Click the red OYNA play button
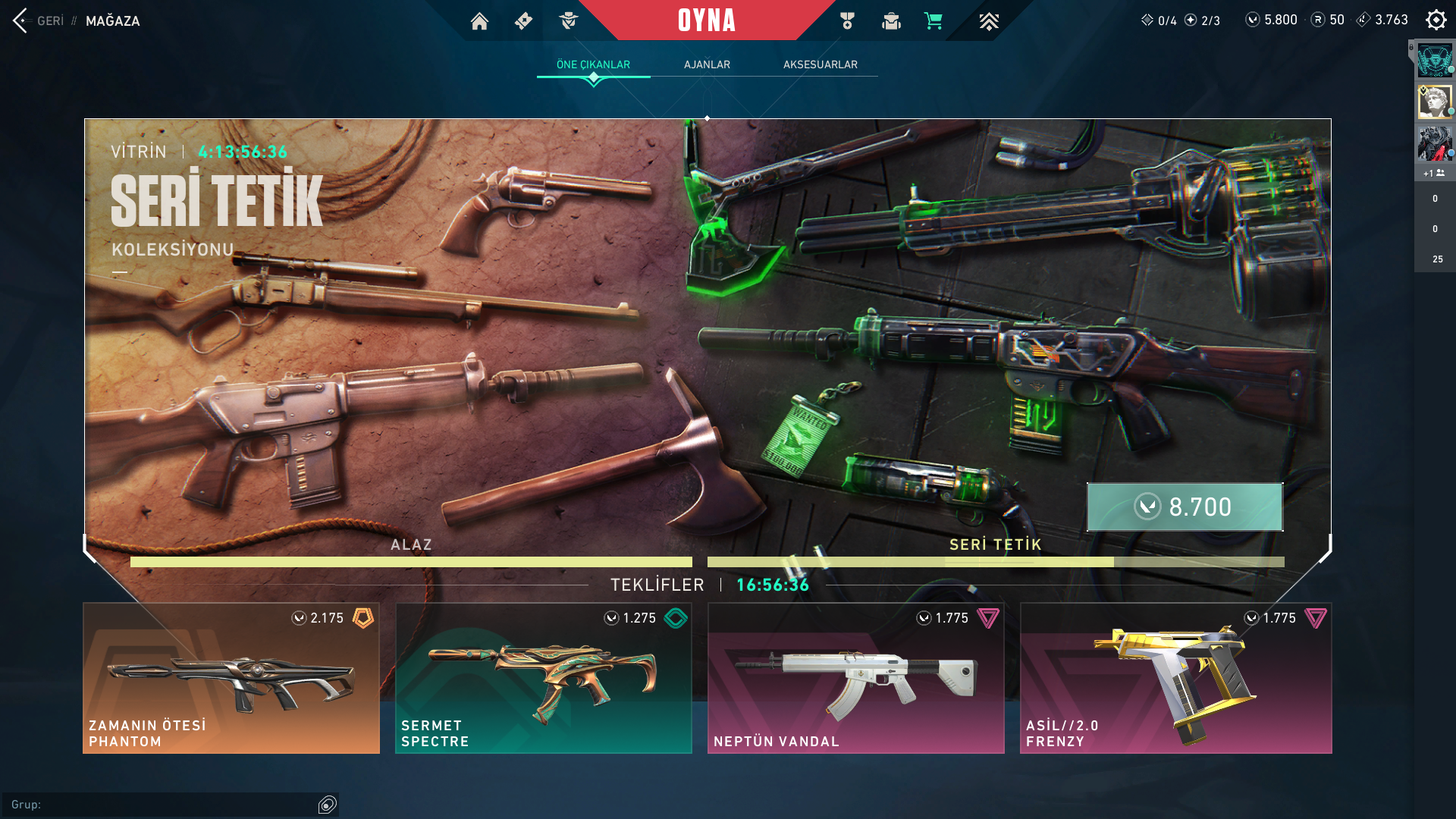1456x819 pixels. tap(706, 20)
